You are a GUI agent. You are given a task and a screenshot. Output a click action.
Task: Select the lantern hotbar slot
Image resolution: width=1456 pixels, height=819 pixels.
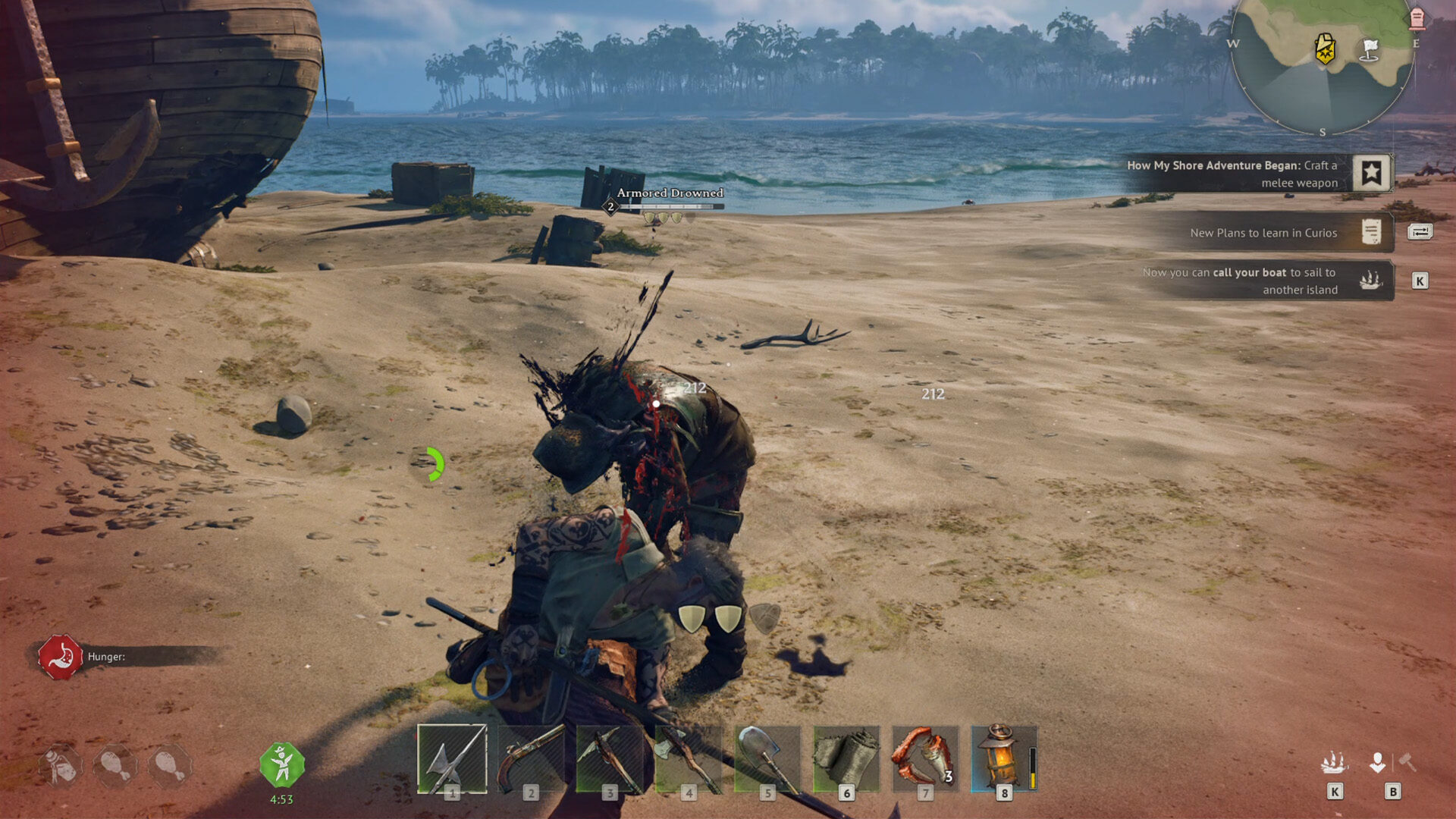point(1003,758)
